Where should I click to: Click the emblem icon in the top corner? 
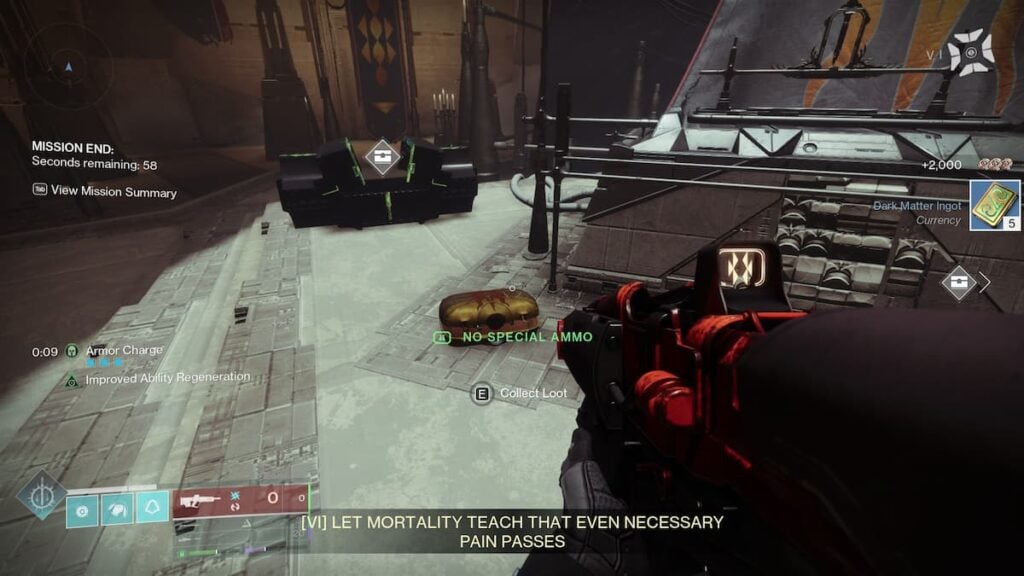(x=970, y=53)
